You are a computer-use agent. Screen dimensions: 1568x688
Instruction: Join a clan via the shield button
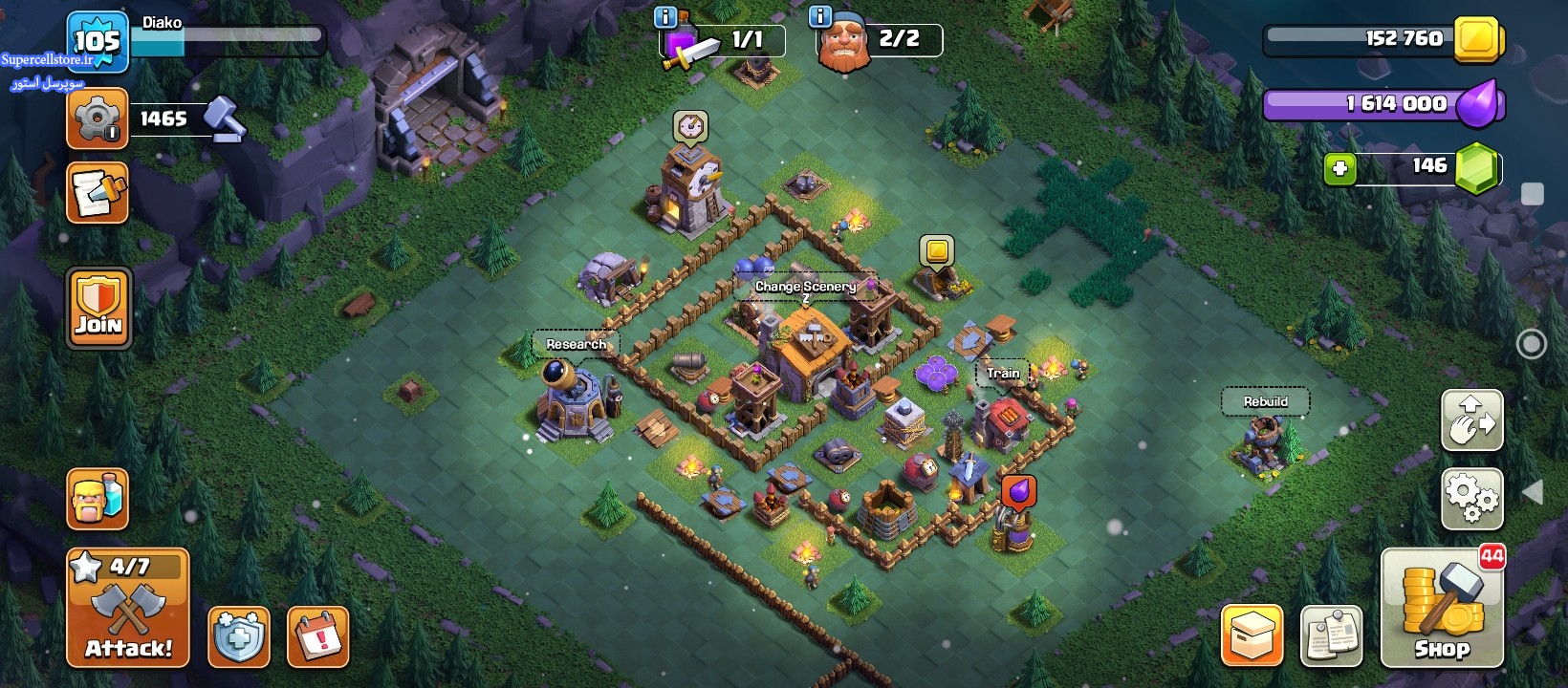pos(98,308)
